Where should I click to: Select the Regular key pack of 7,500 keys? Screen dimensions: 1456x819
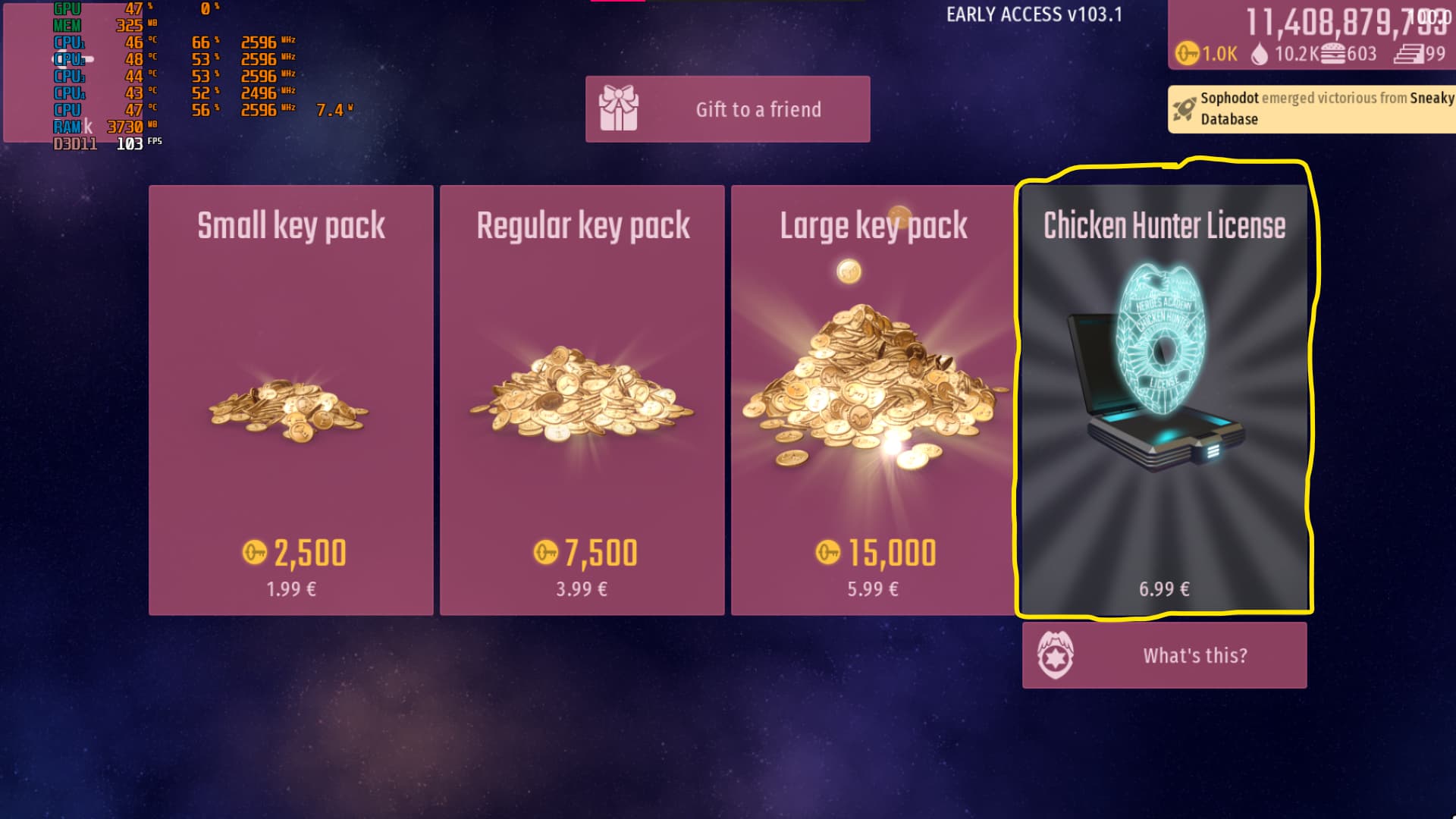point(582,400)
